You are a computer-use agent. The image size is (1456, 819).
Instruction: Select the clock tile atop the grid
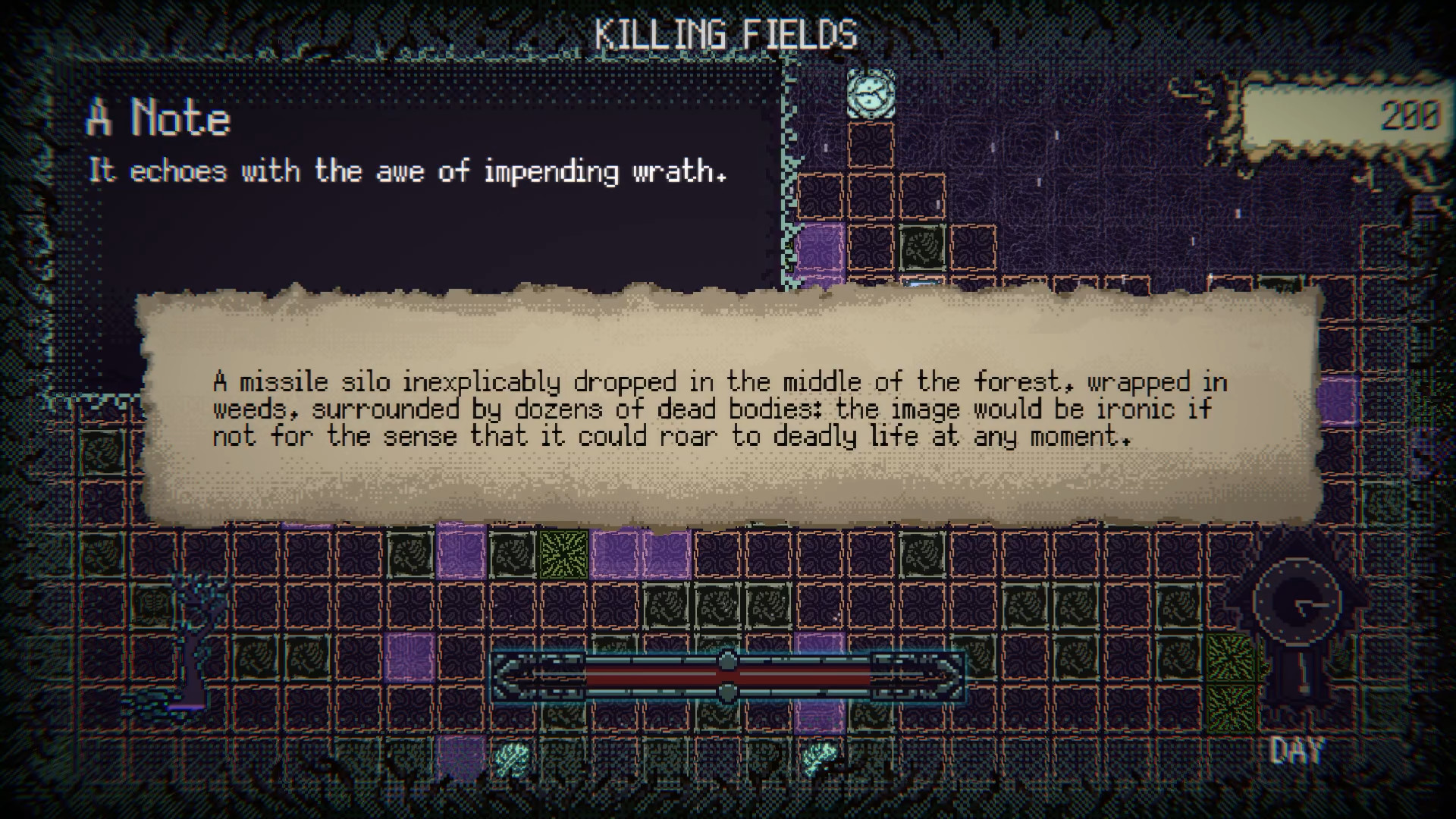click(x=871, y=94)
